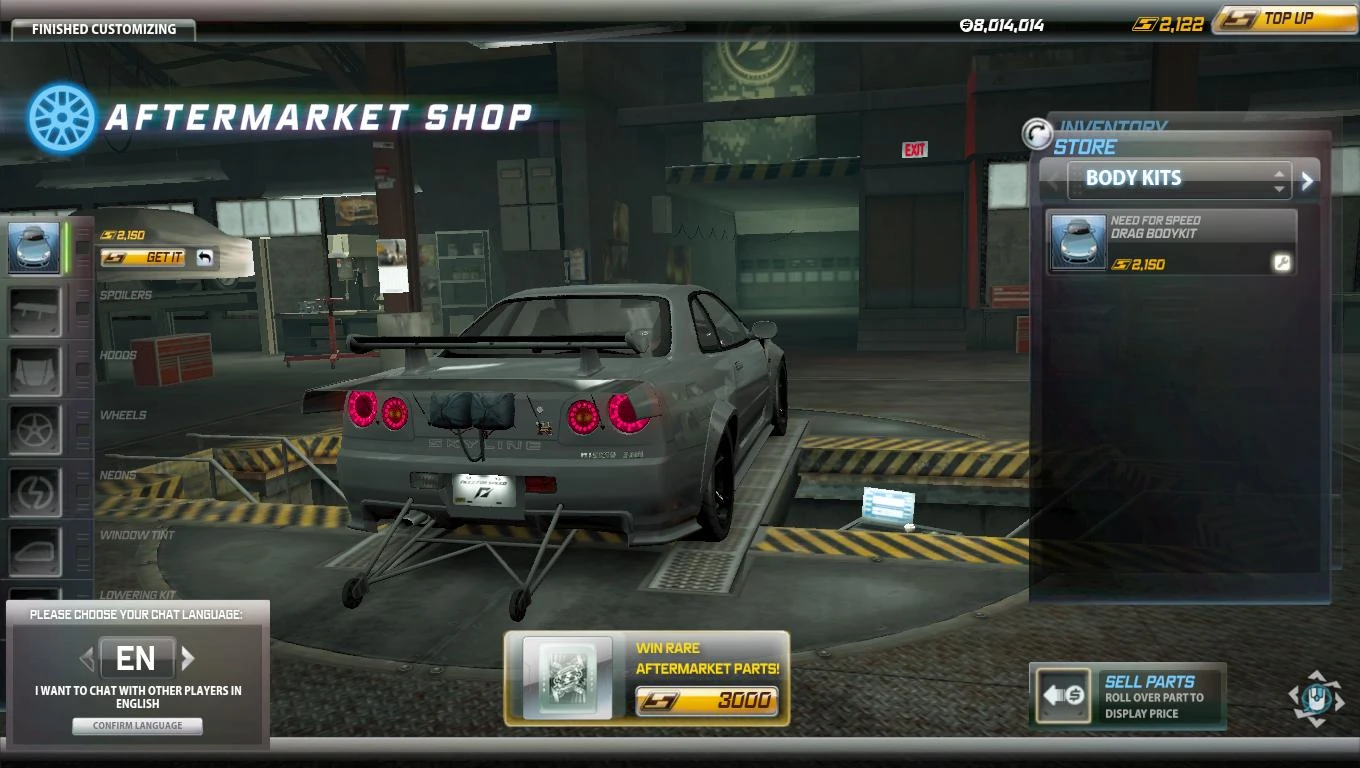Select the Spoilers category icon
The width and height of the screenshot is (1360, 768).
click(35, 309)
